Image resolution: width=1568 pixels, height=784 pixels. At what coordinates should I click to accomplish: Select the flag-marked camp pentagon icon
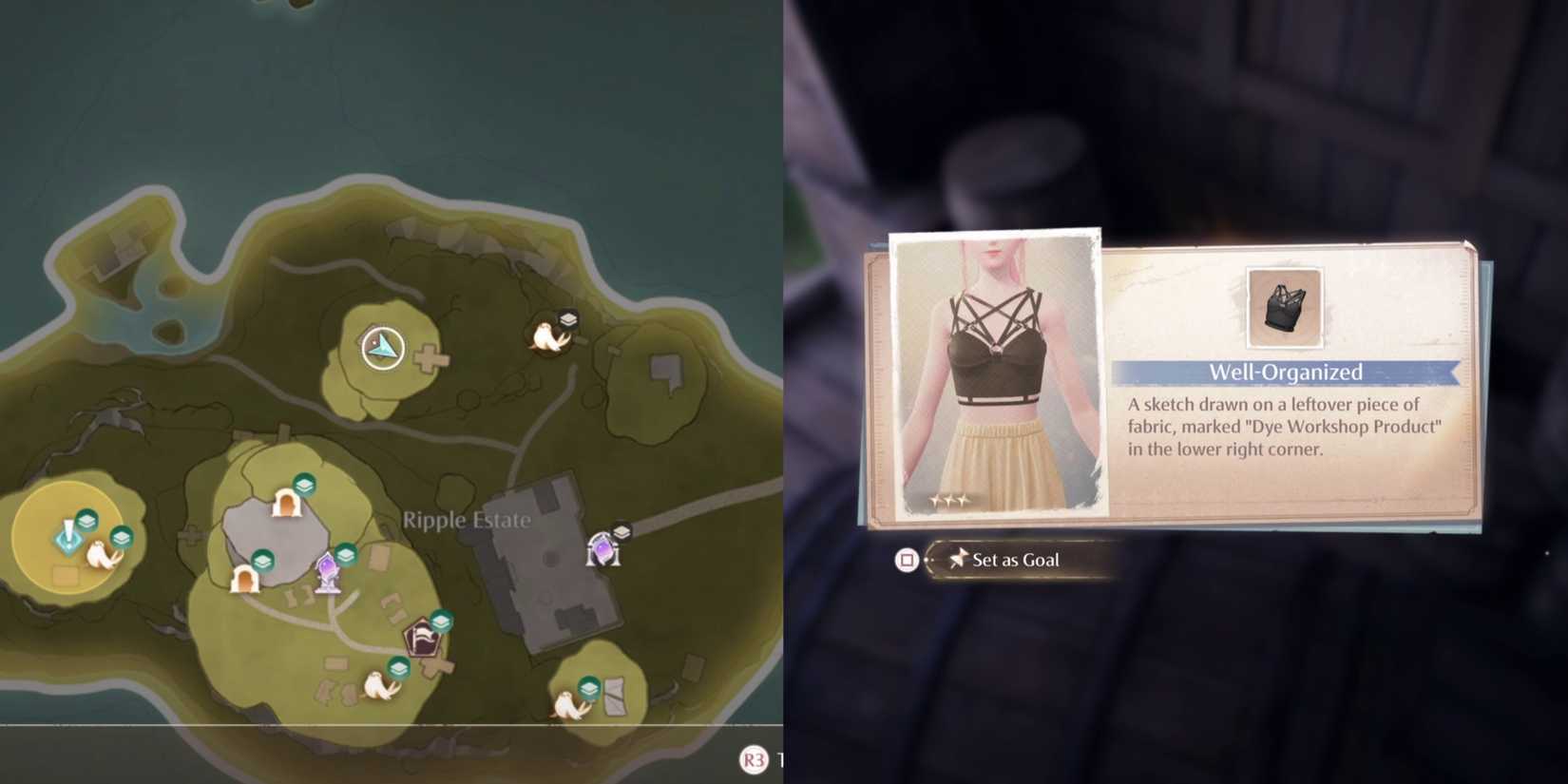tap(422, 638)
